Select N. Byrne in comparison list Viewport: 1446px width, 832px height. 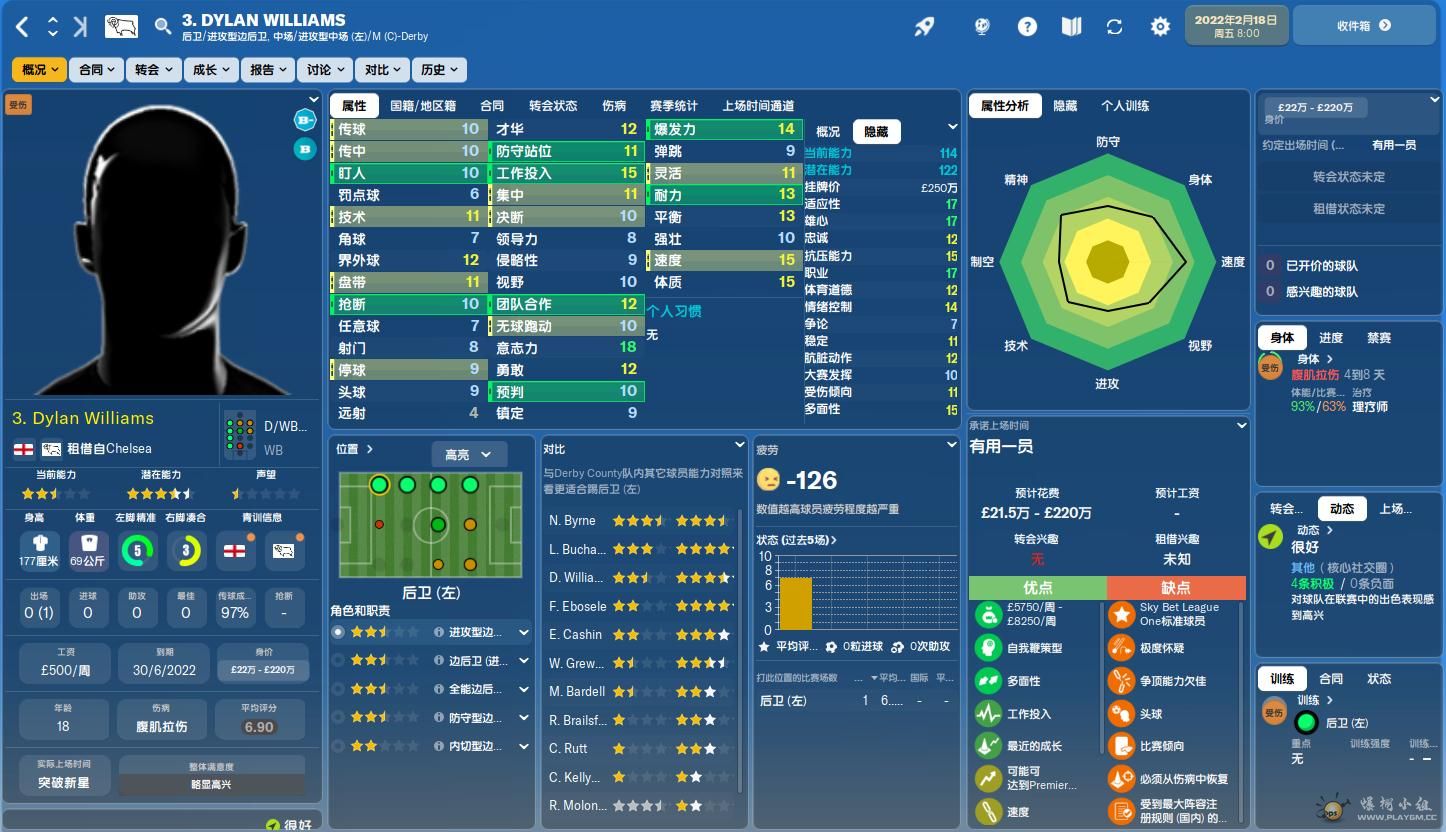(x=572, y=521)
